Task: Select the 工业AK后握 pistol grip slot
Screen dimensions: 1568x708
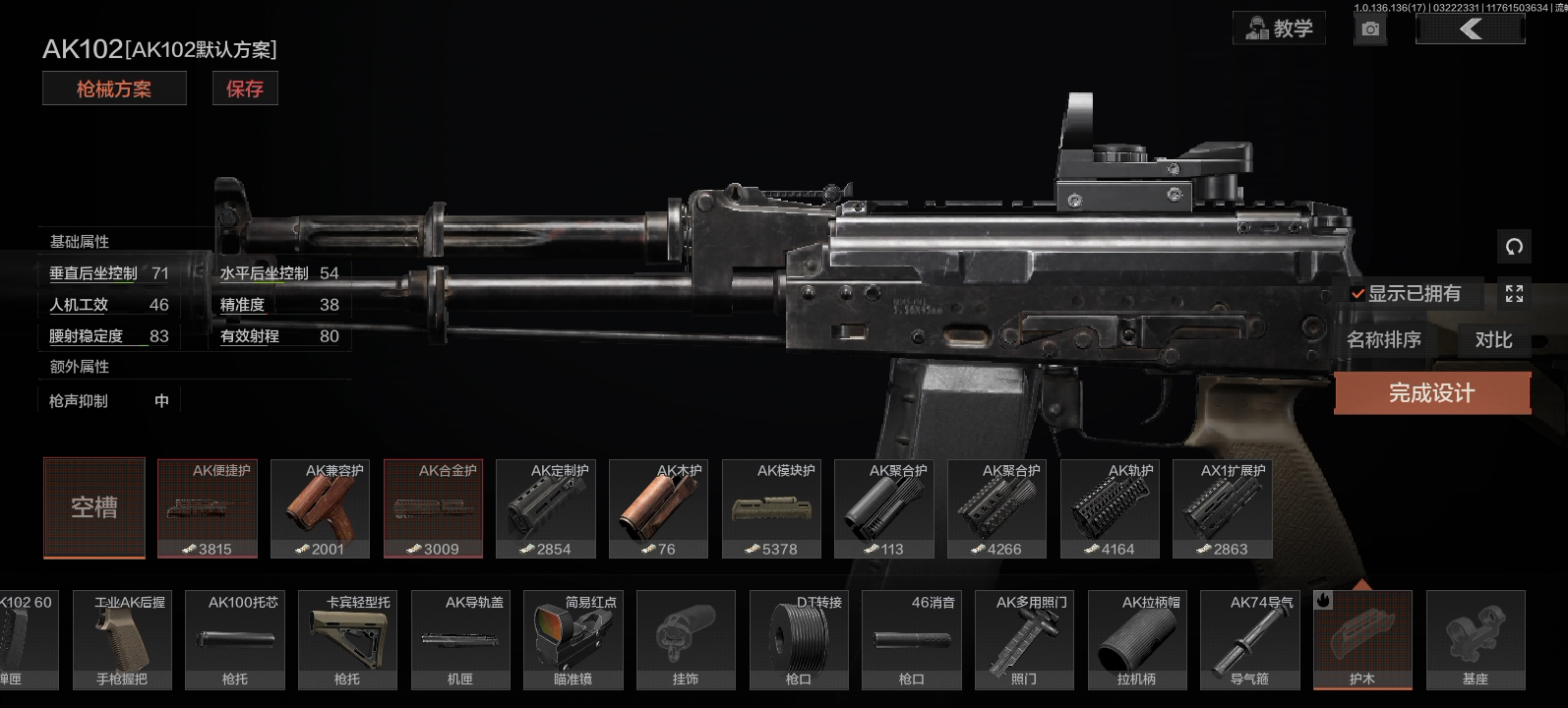Action: [x=122, y=639]
